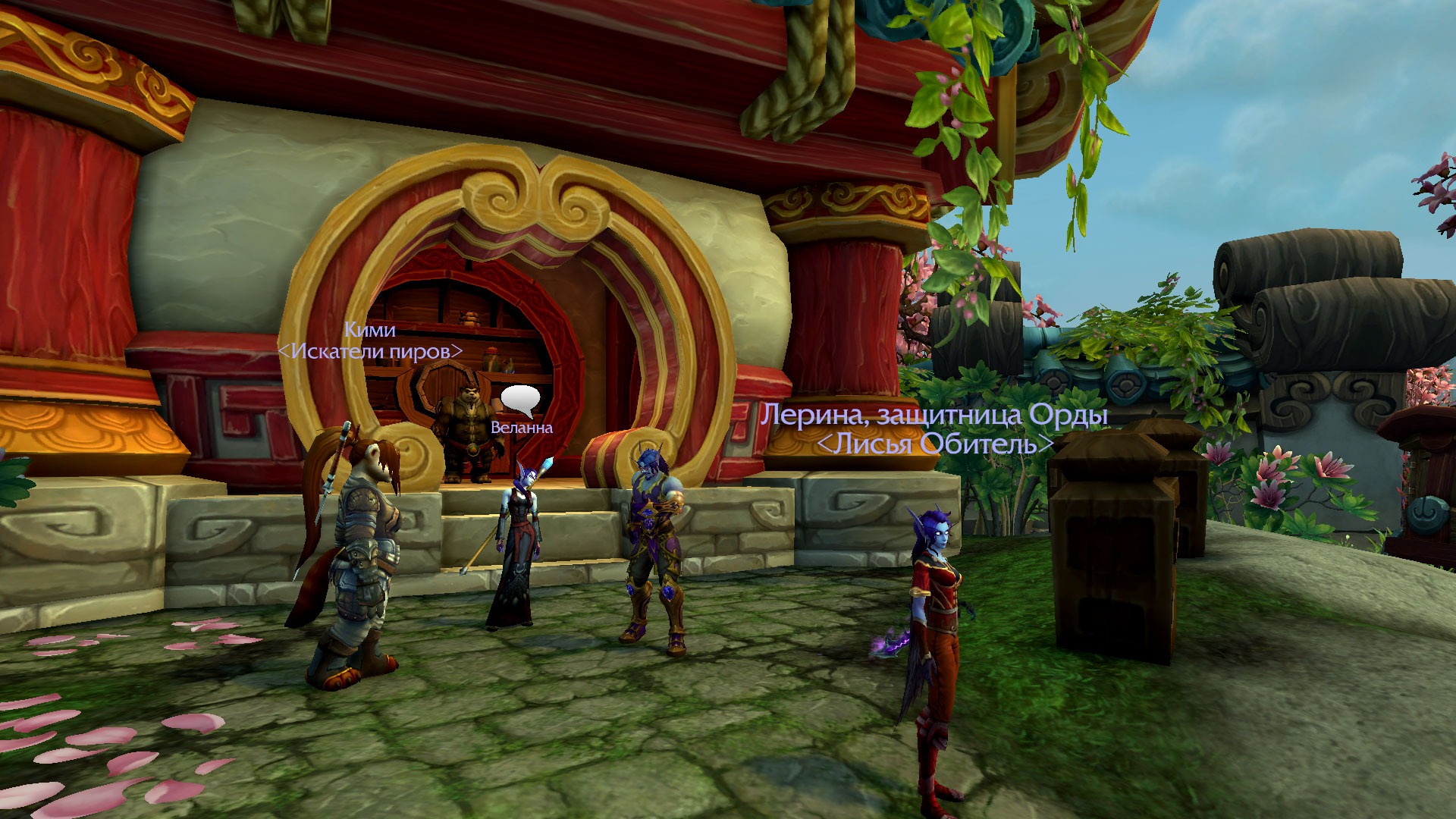Target player via Веланна name tag
This screenshot has height=819, width=1456.
pos(522,428)
